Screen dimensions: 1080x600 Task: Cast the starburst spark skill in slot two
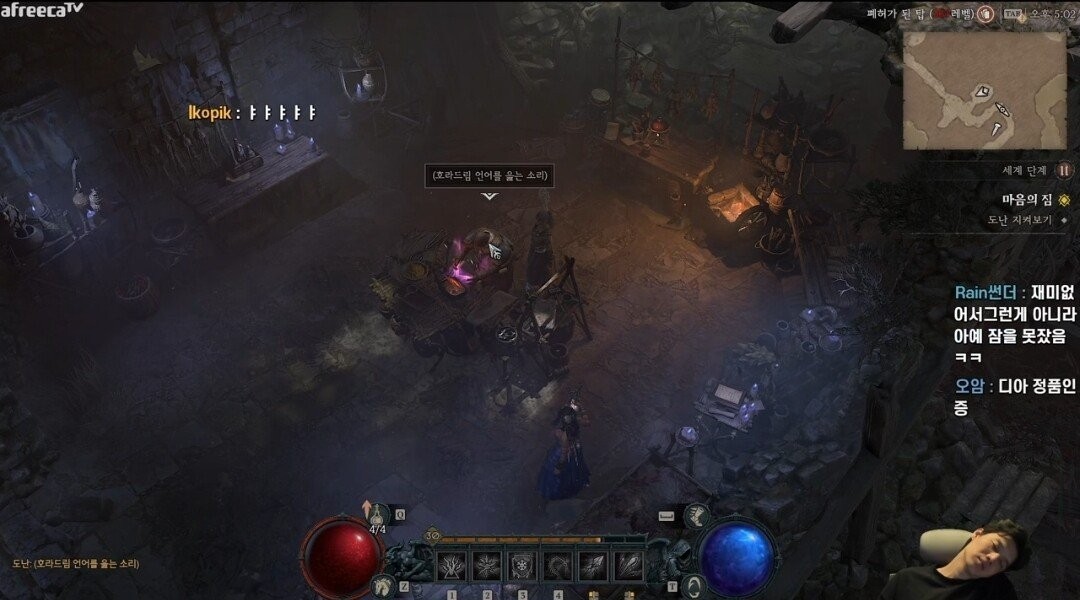[487, 566]
